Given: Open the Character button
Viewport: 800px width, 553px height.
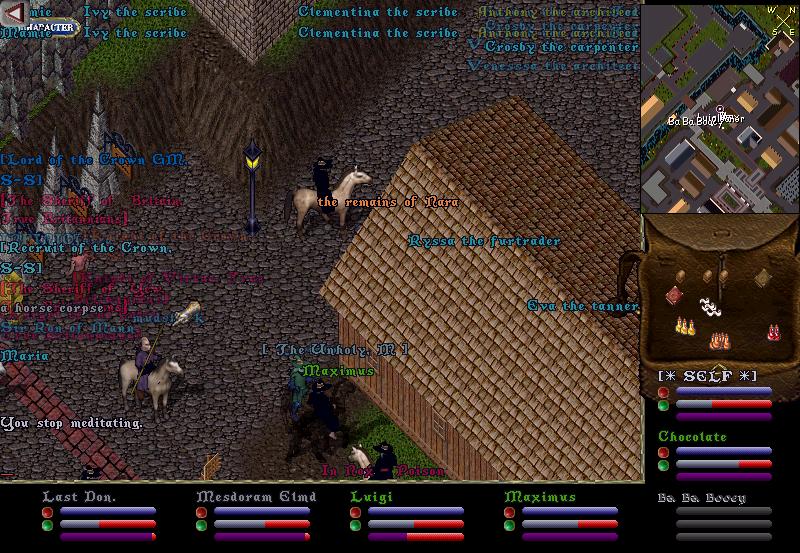Looking at the screenshot, I should click(50, 27).
